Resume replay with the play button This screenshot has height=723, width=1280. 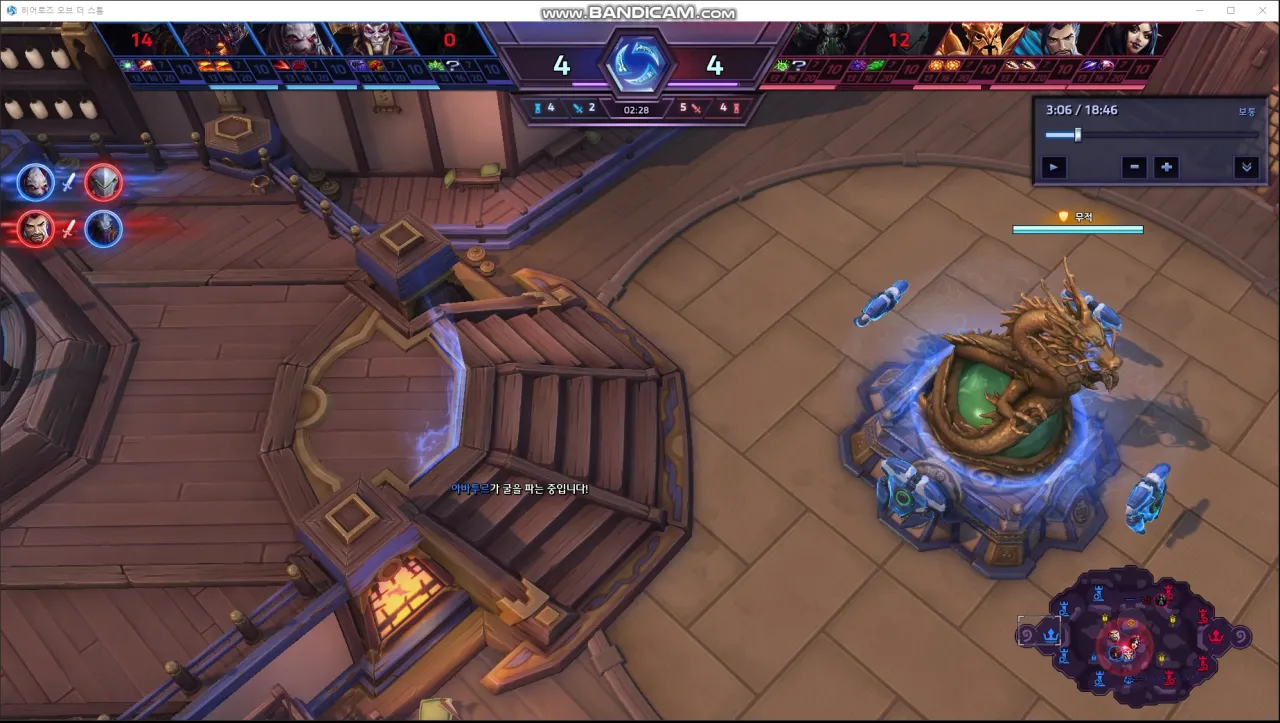pyautogui.click(x=1053, y=167)
